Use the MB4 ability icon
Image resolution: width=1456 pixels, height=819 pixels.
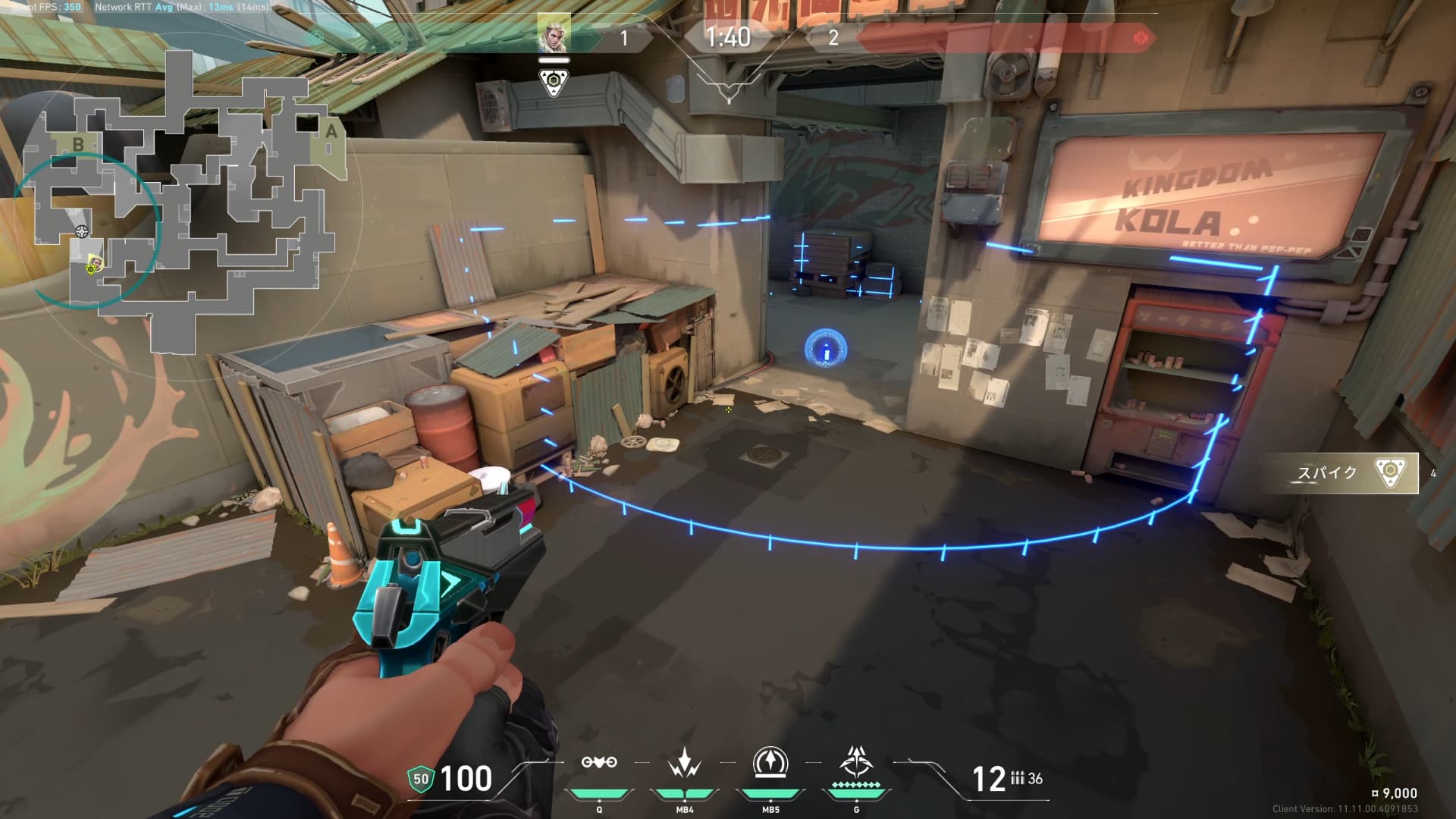tap(685, 763)
